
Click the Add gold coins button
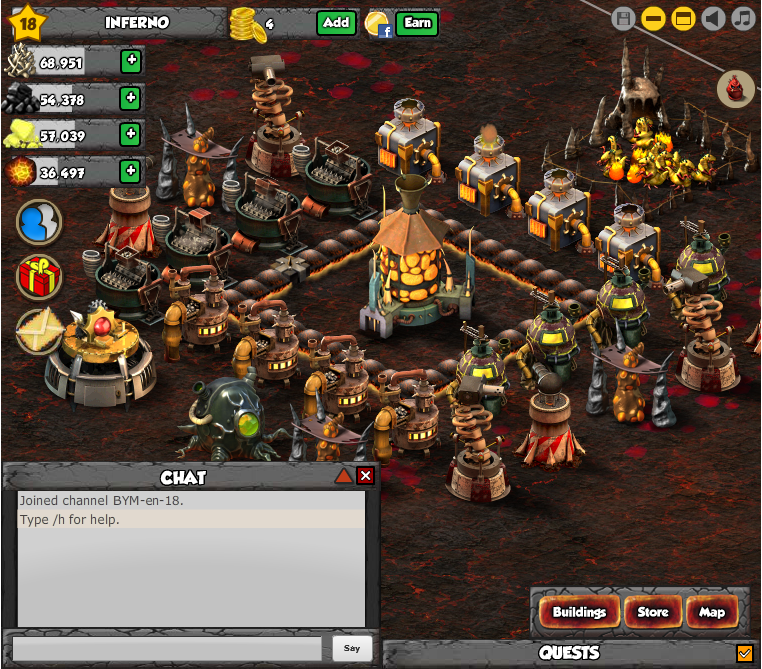[336, 23]
